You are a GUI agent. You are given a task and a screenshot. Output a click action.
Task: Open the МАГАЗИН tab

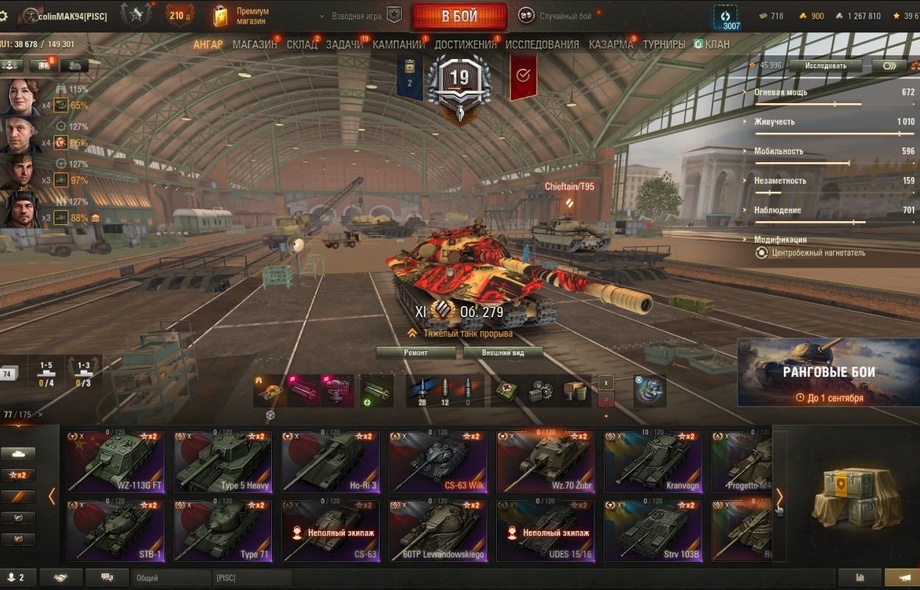click(255, 45)
